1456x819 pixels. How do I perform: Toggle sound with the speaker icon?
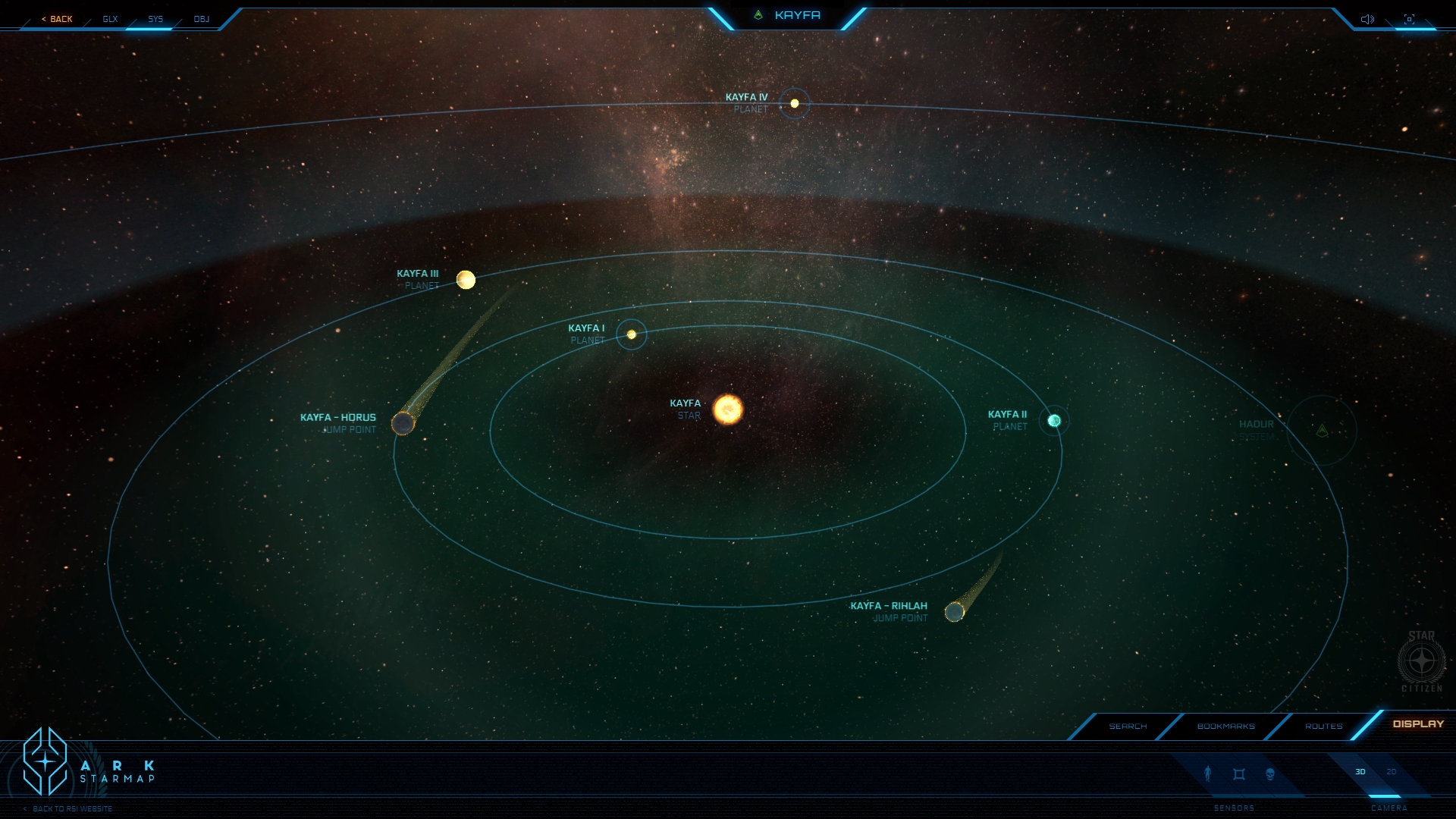[1367, 19]
